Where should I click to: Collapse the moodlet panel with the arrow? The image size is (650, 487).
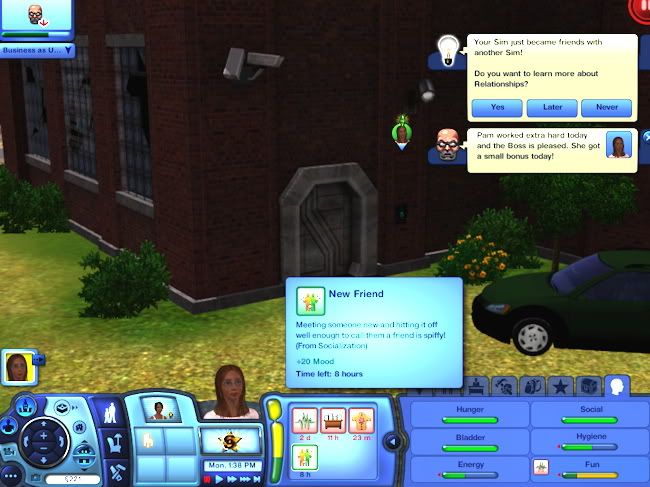(x=392, y=441)
